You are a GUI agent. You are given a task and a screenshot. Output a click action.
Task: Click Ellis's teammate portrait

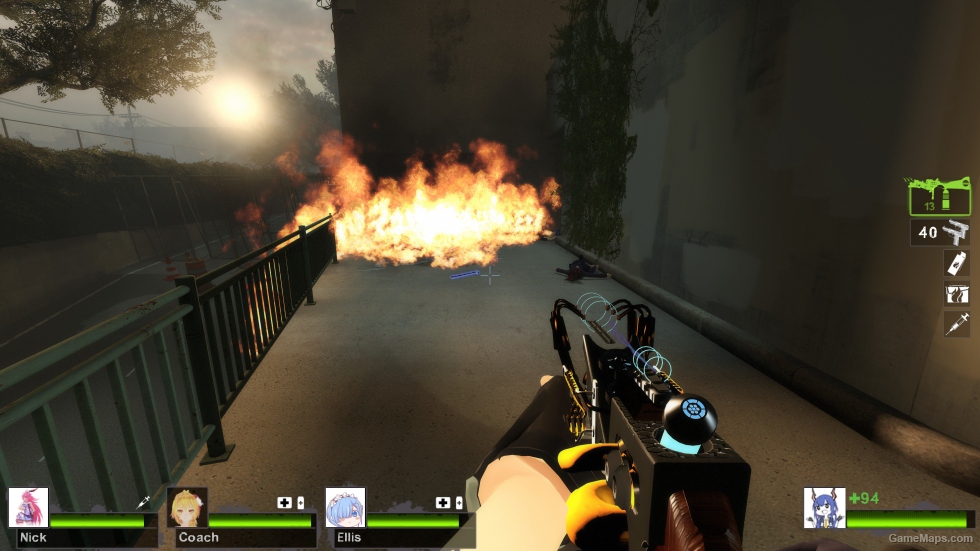coord(345,508)
